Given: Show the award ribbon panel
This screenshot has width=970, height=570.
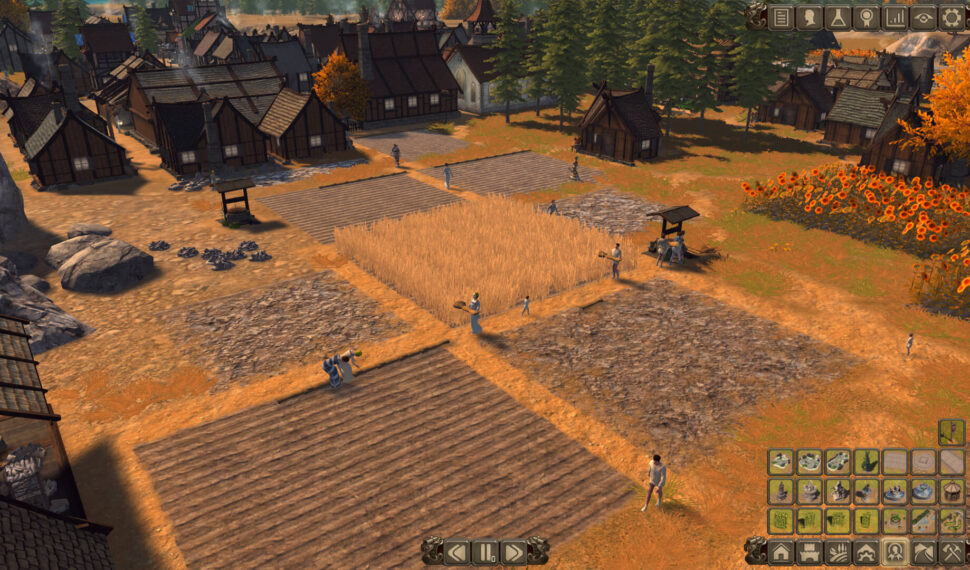Looking at the screenshot, I should (866, 17).
